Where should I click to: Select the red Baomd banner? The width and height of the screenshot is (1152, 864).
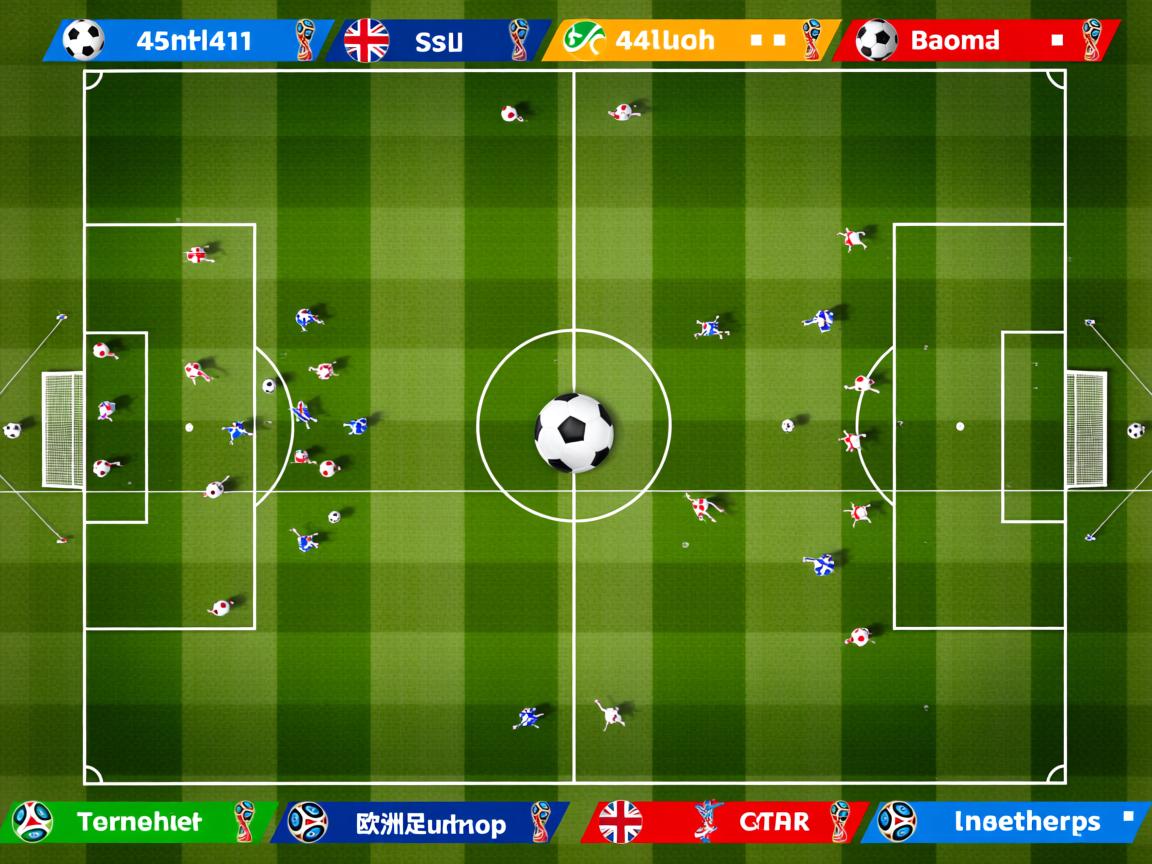(x=975, y=41)
